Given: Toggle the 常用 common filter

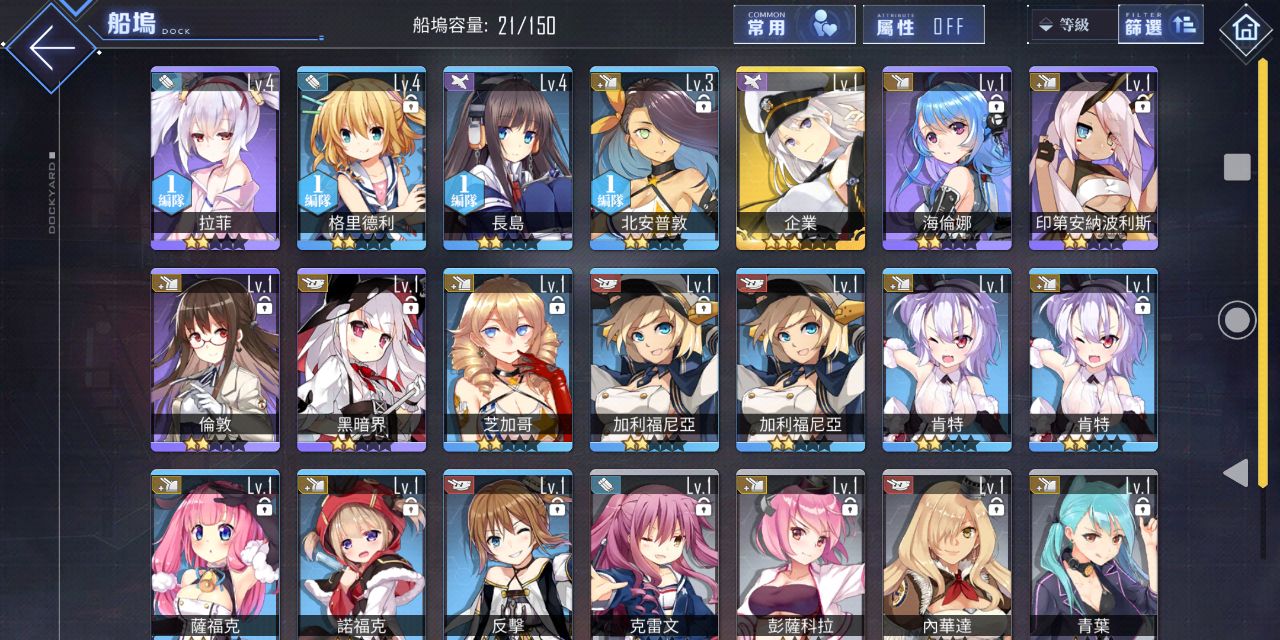Looking at the screenshot, I should [794, 25].
